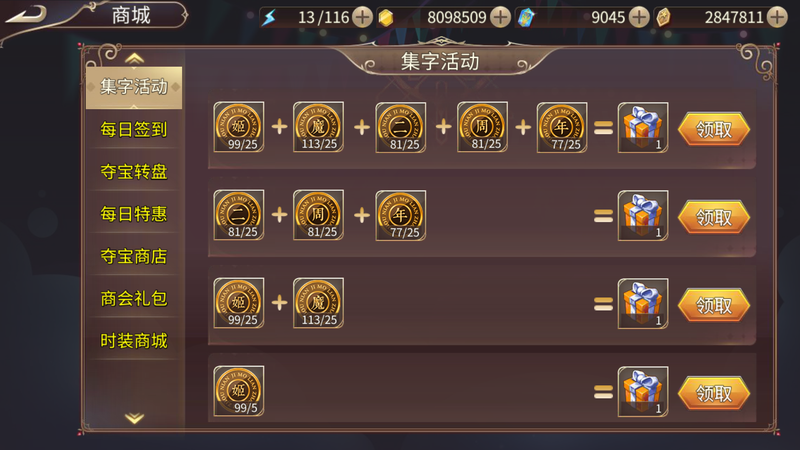This screenshot has height=450, width=800.
Task: Open the 集字活动 tab
Action: point(133,86)
